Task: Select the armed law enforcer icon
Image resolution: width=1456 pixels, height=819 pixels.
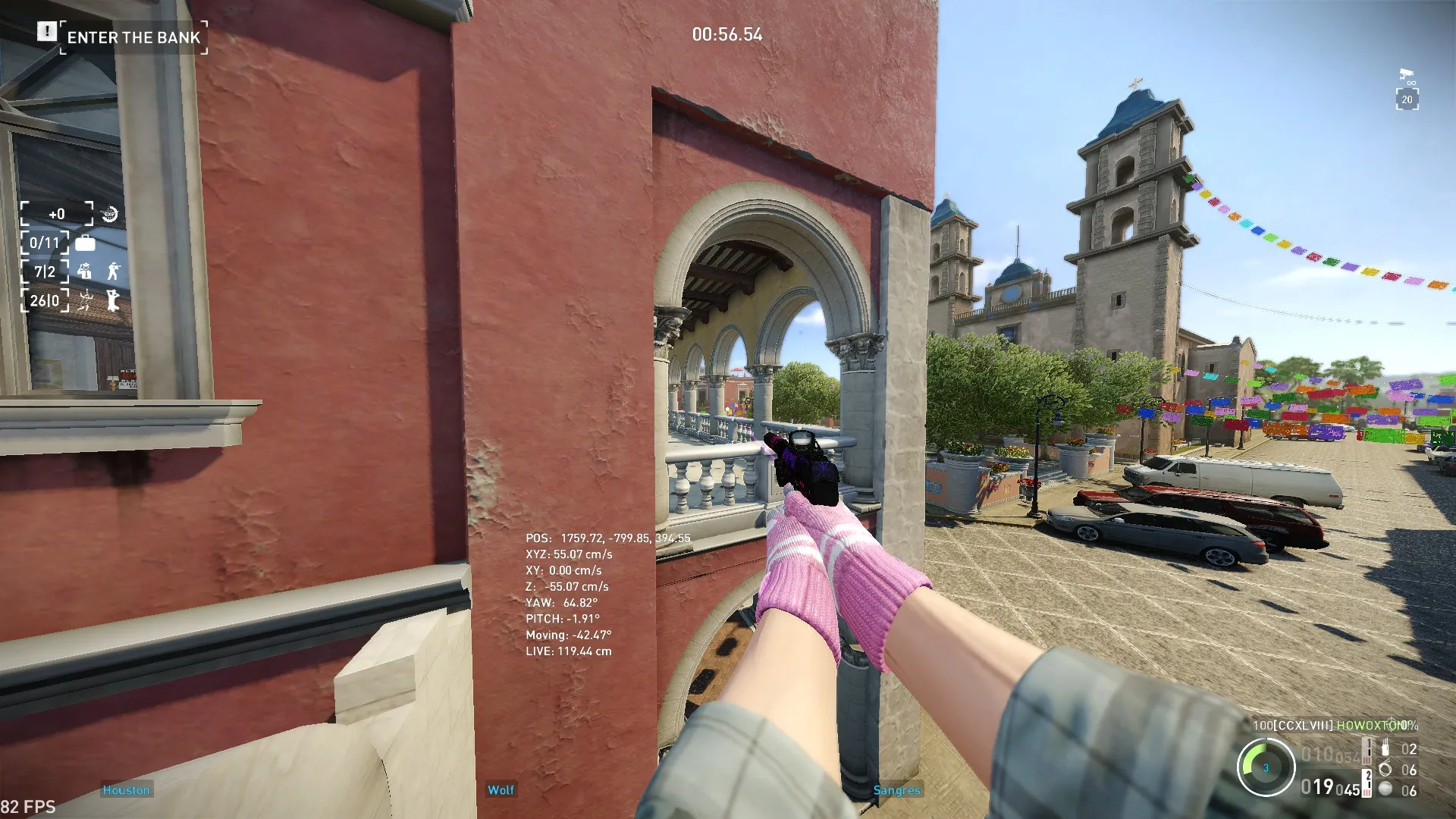Action: point(115,270)
